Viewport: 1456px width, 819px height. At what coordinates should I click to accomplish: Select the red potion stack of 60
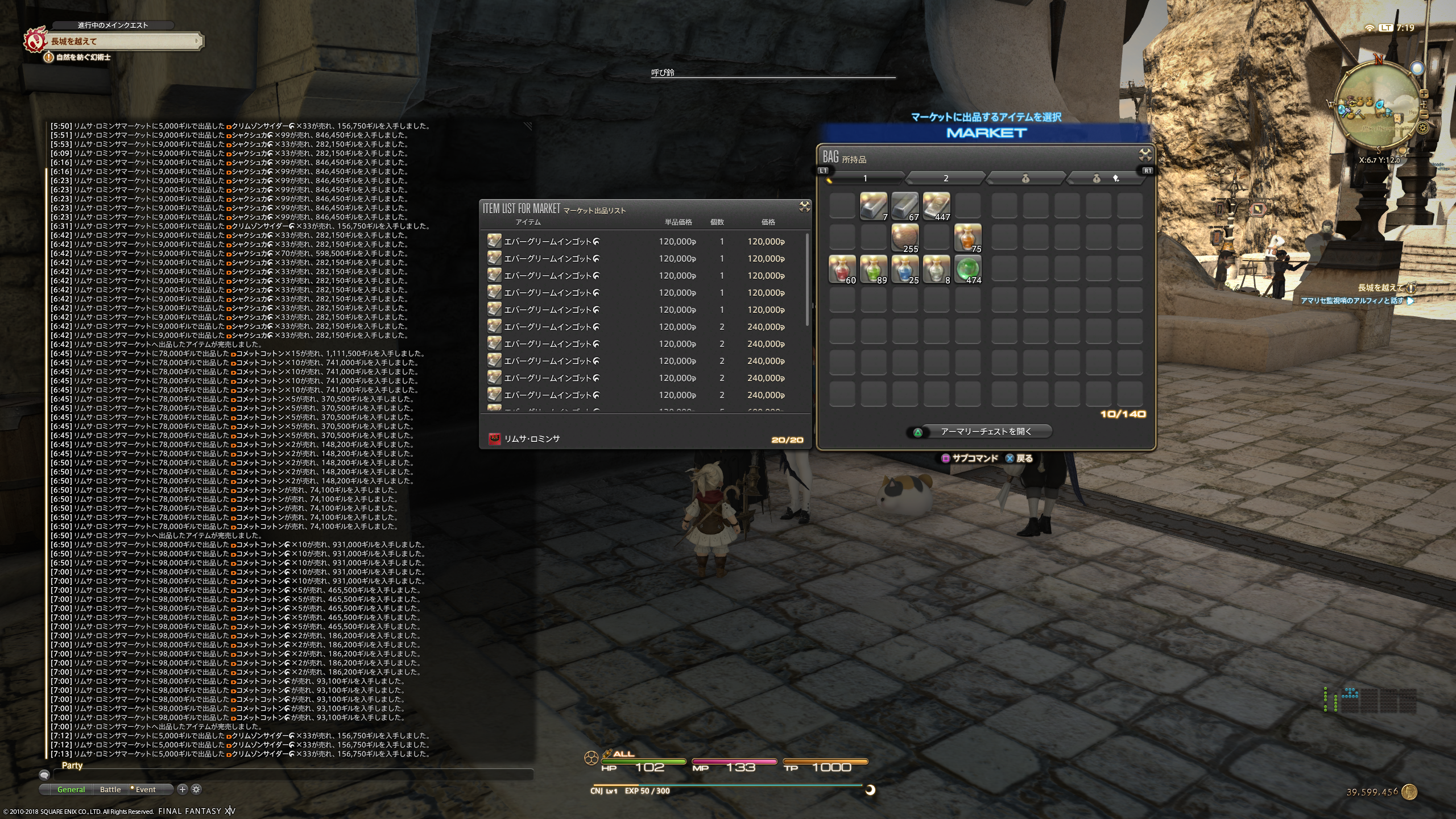842,269
